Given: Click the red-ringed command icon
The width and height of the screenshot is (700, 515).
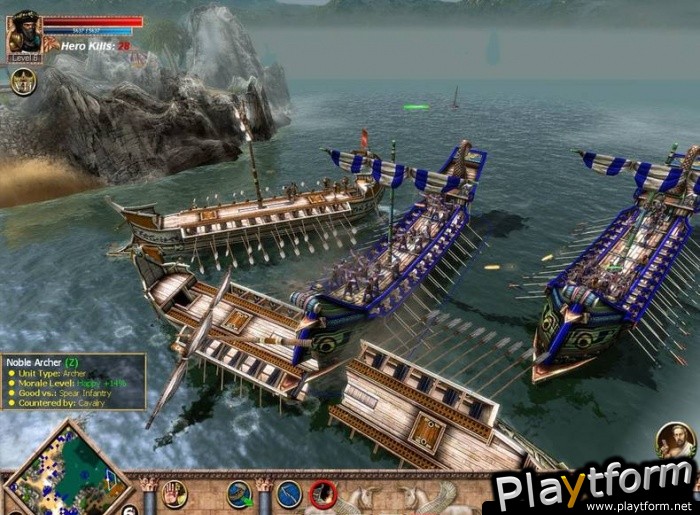Looking at the screenshot, I should point(322,494).
